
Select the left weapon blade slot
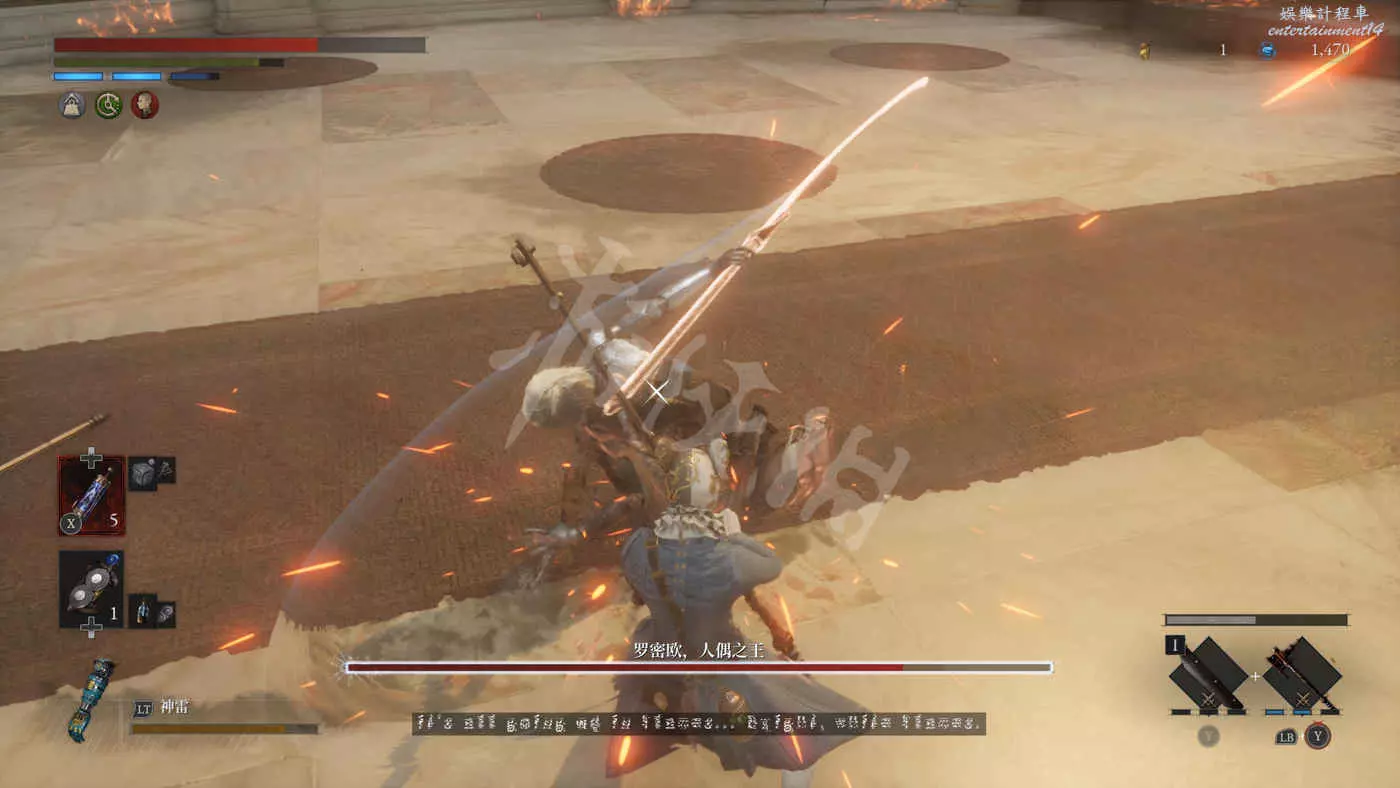1207,674
